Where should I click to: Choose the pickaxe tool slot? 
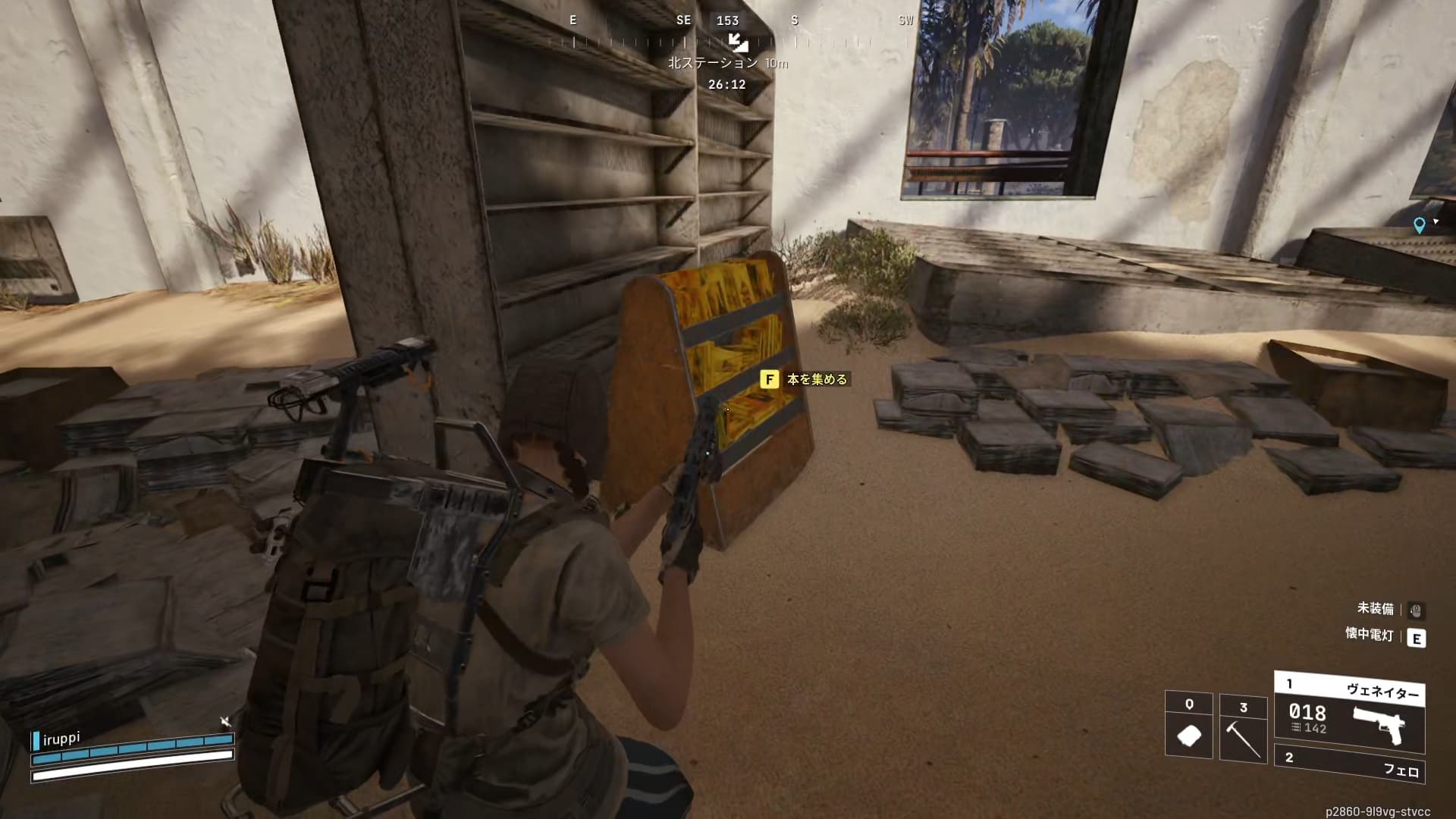point(1243,729)
